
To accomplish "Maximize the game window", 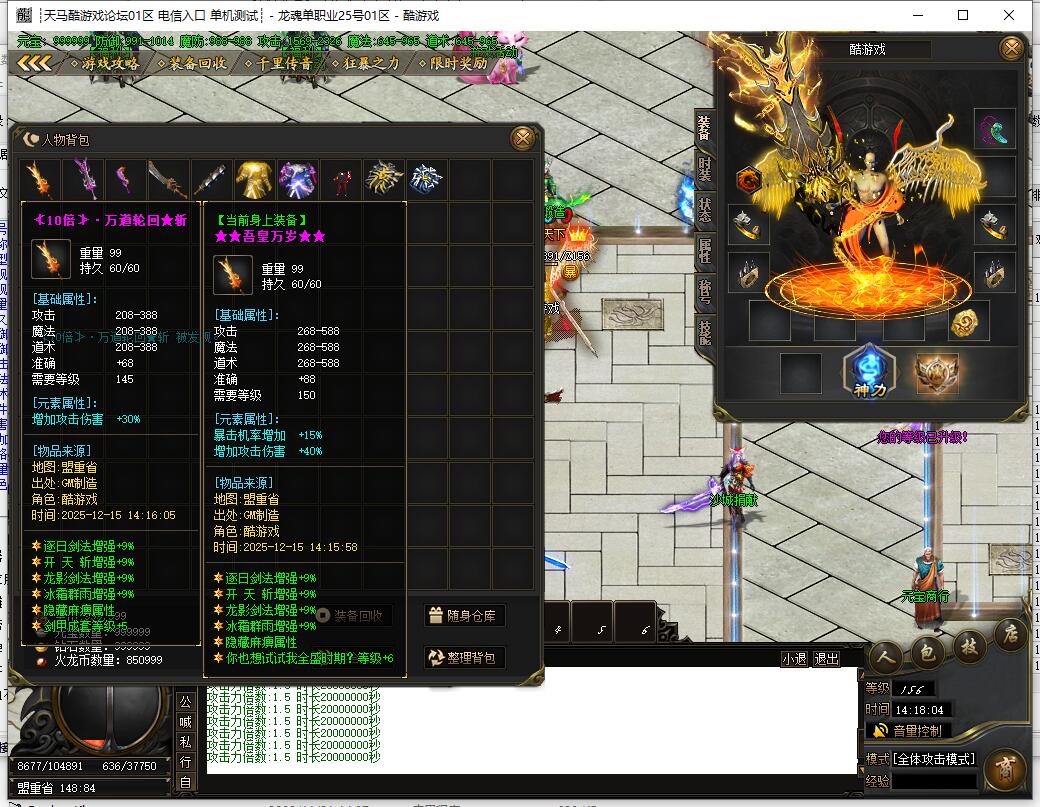I will click(x=963, y=15).
